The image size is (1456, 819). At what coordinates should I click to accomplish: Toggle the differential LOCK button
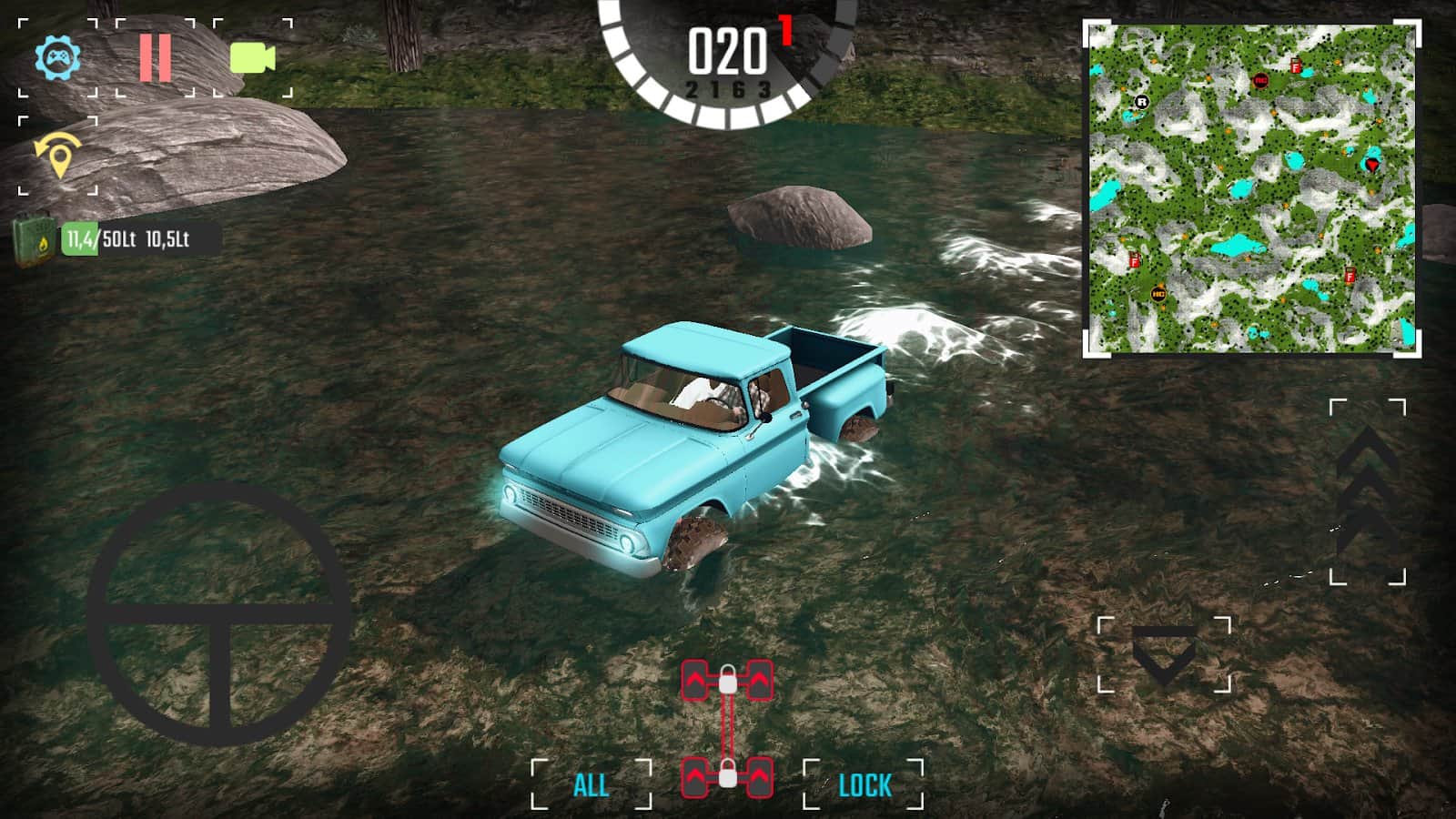click(864, 784)
